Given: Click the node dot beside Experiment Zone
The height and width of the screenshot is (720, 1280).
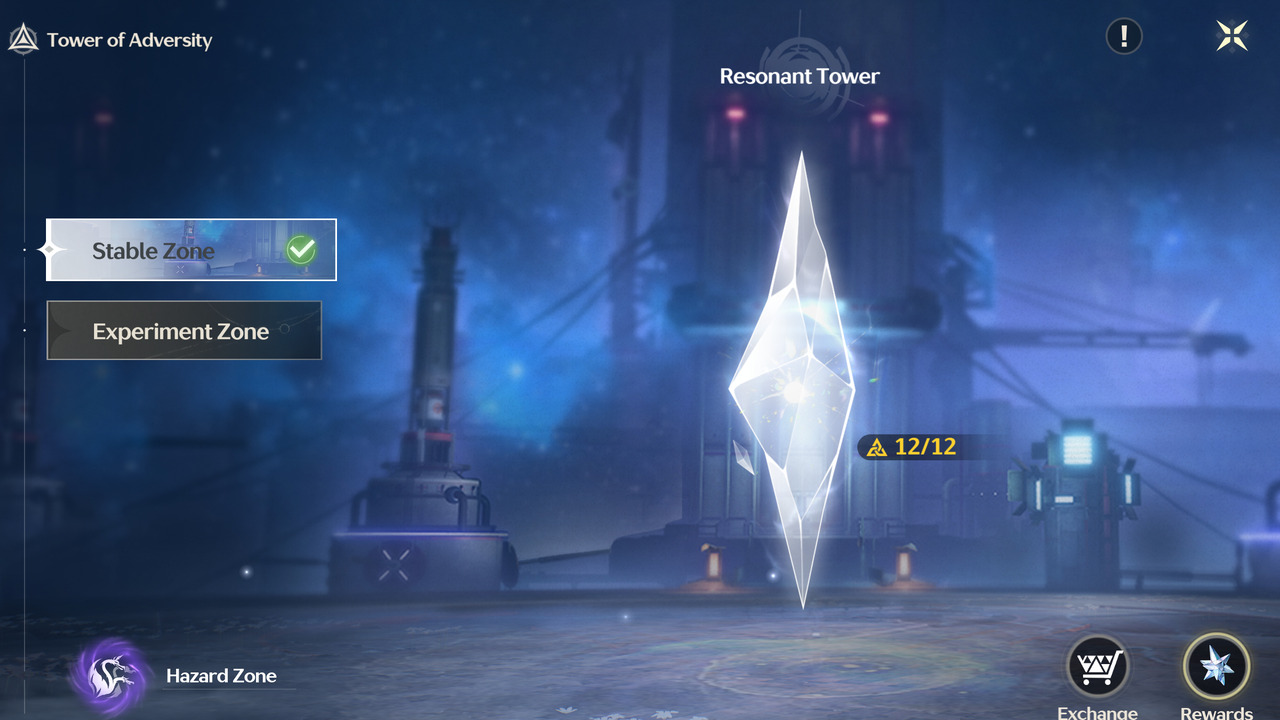Looking at the screenshot, I should point(24,330).
